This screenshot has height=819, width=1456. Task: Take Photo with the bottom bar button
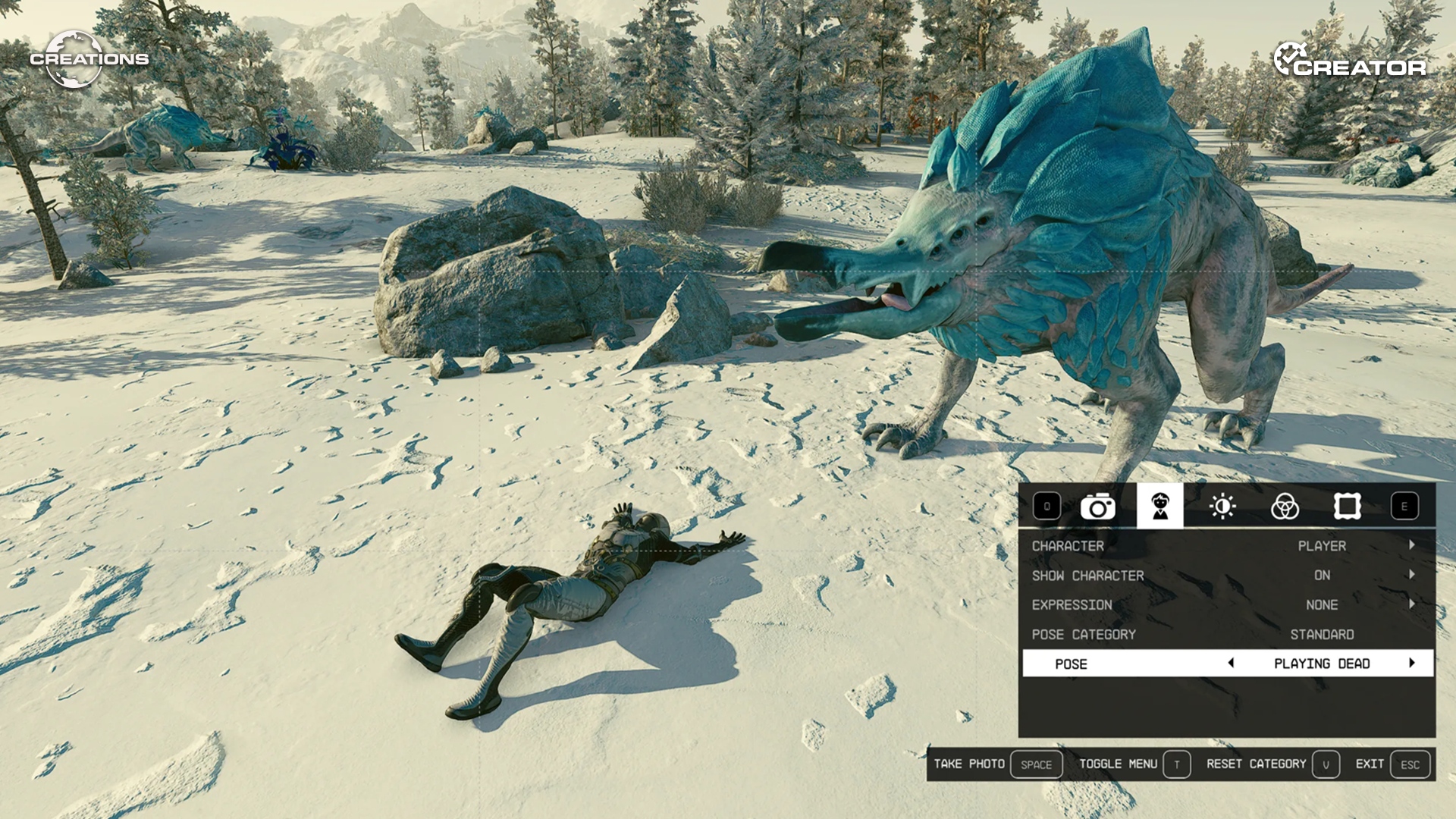click(x=996, y=764)
